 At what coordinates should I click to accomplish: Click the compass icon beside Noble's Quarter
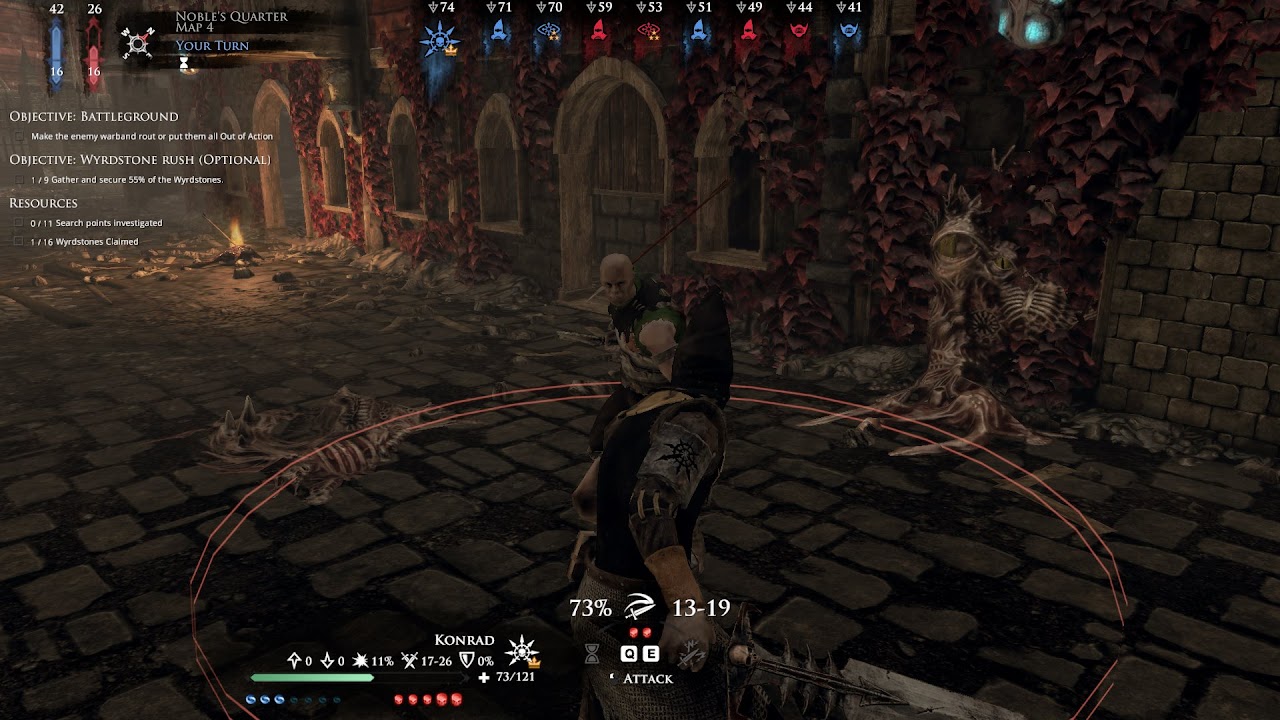(138, 43)
